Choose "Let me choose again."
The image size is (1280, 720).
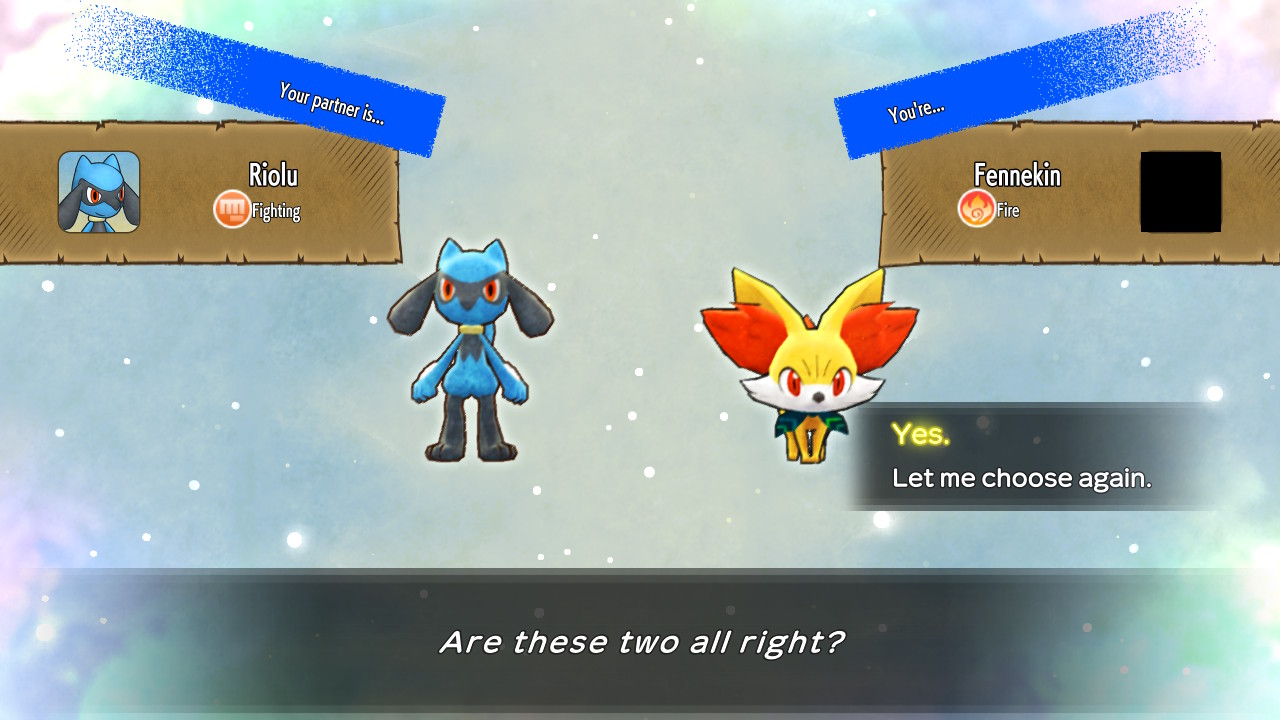click(x=1021, y=478)
